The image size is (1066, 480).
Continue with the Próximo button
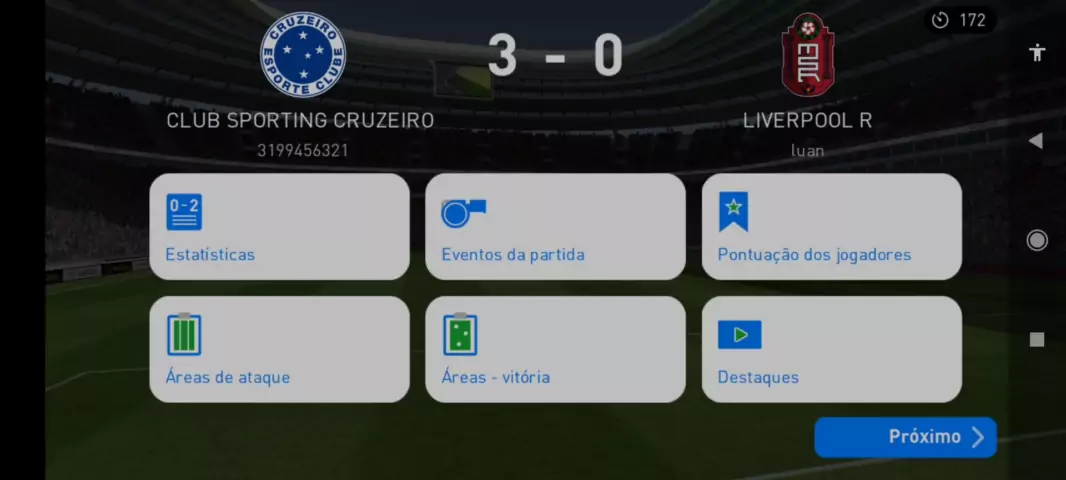pyautogui.click(x=905, y=437)
